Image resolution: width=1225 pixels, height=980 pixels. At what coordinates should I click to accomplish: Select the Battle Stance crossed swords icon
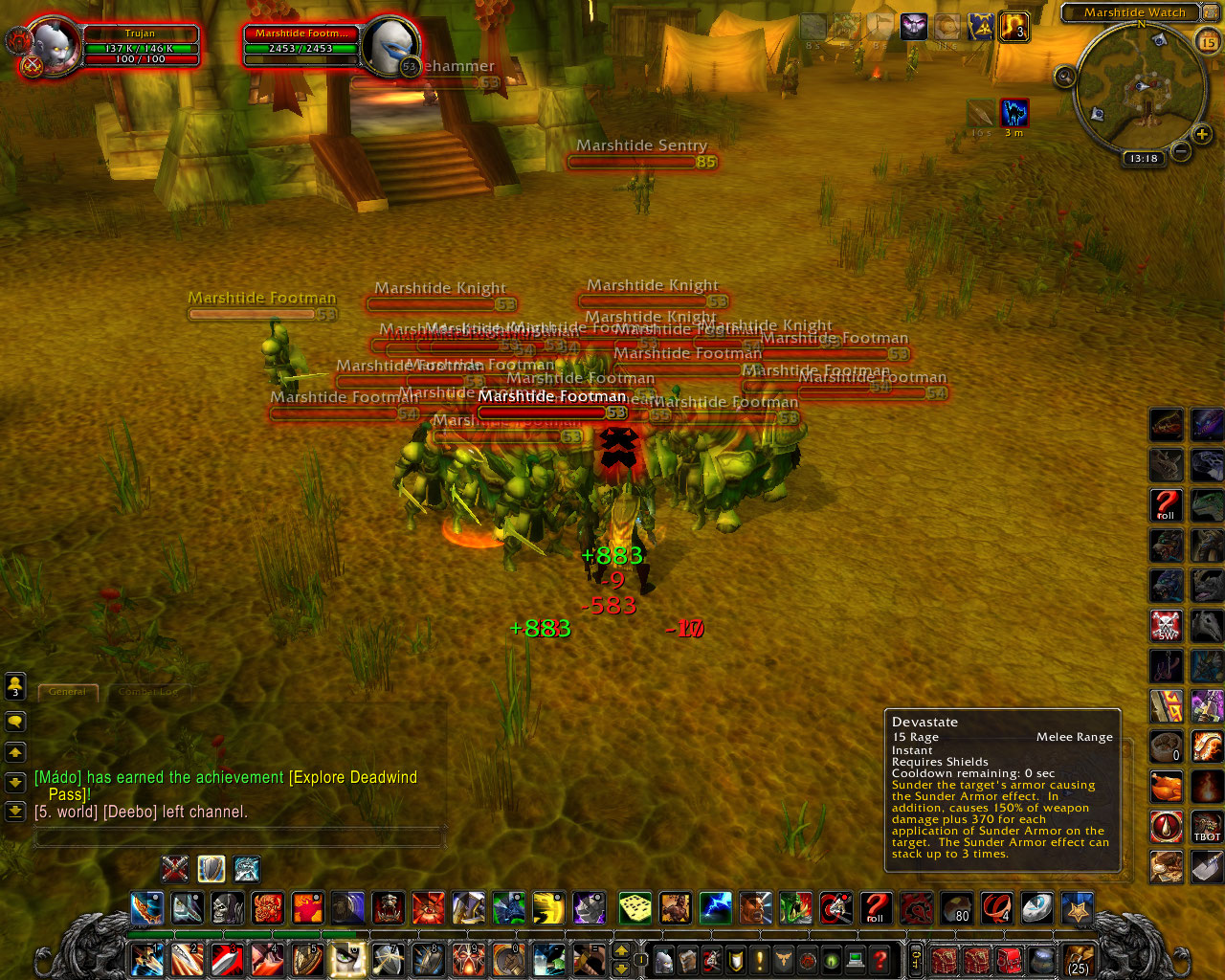pyautogui.click(x=174, y=869)
